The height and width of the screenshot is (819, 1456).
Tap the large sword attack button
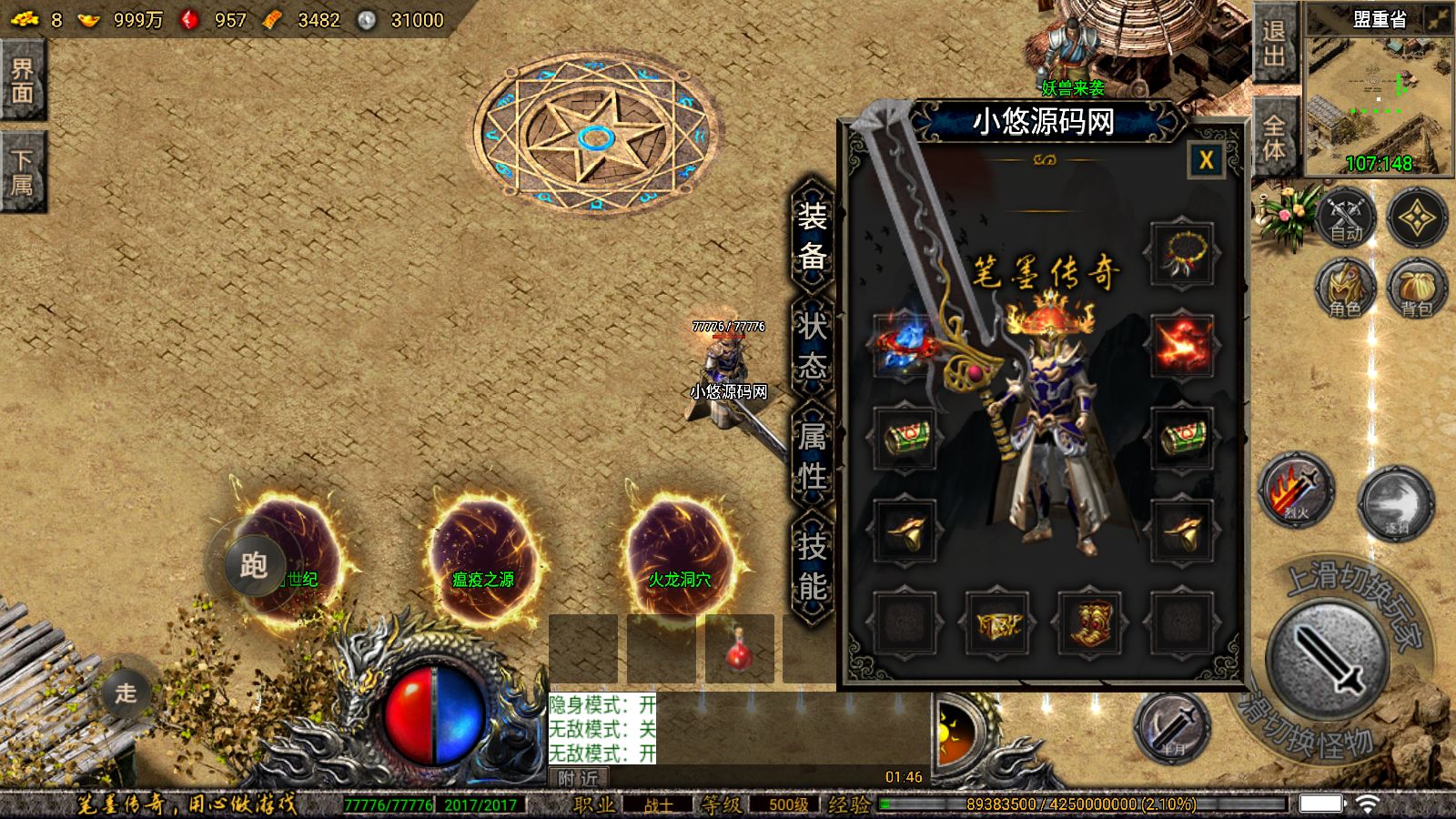pyautogui.click(x=1328, y=660)
